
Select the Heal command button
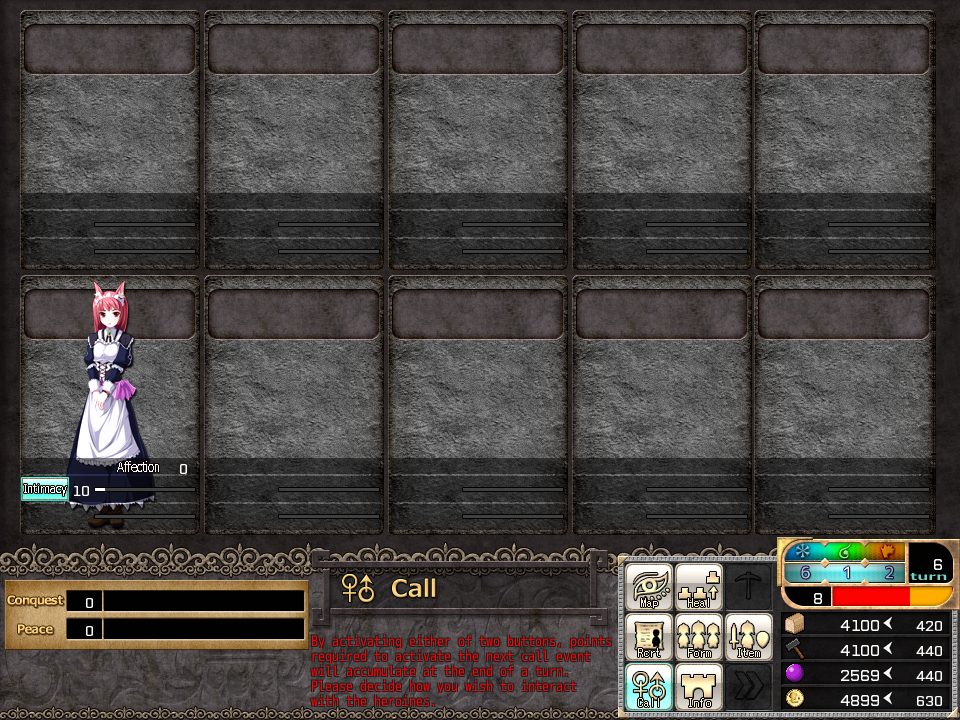point(699,587)
